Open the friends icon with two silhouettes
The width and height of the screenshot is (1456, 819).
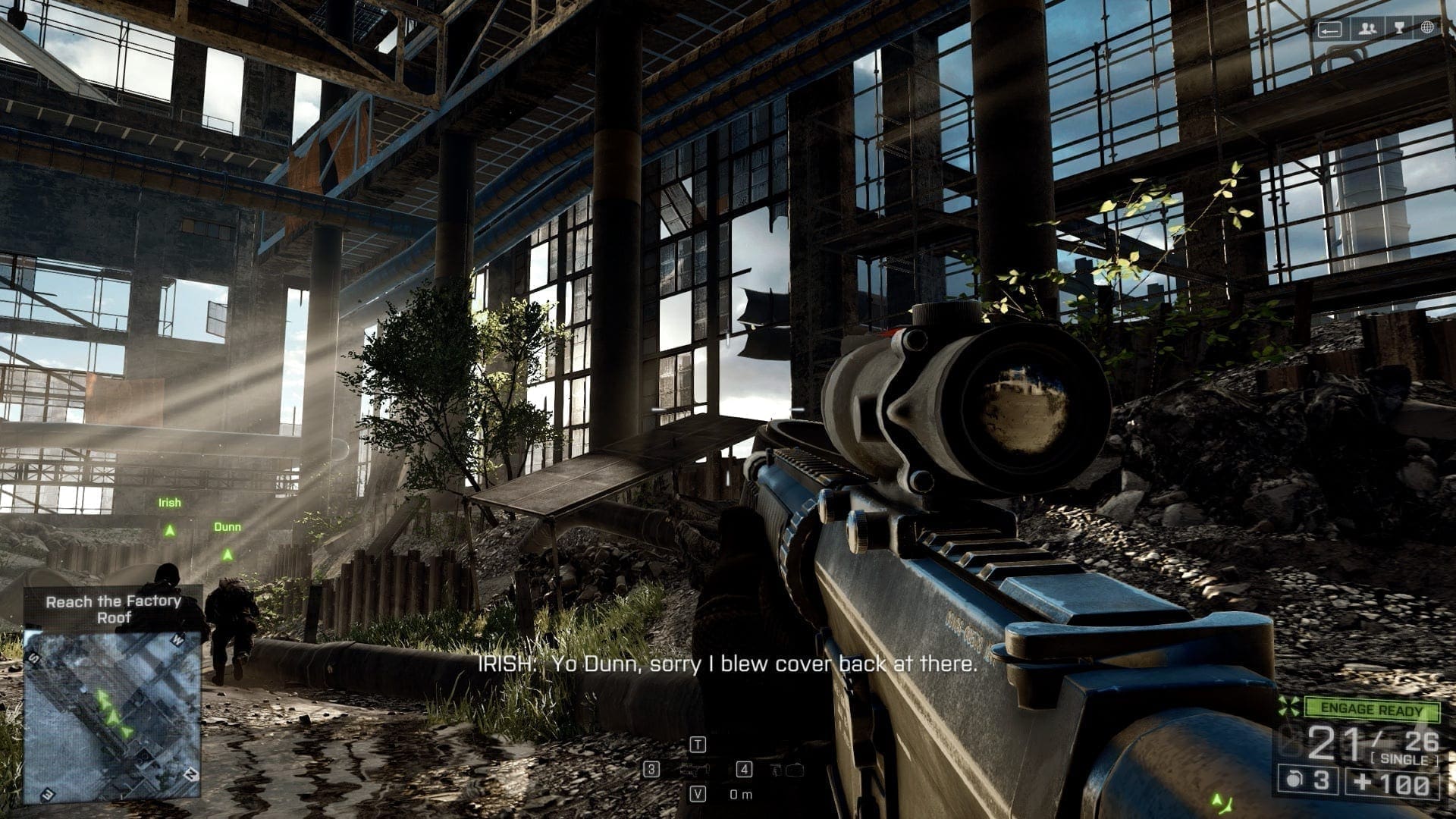pyautogui.click(x=1367, y=29)
